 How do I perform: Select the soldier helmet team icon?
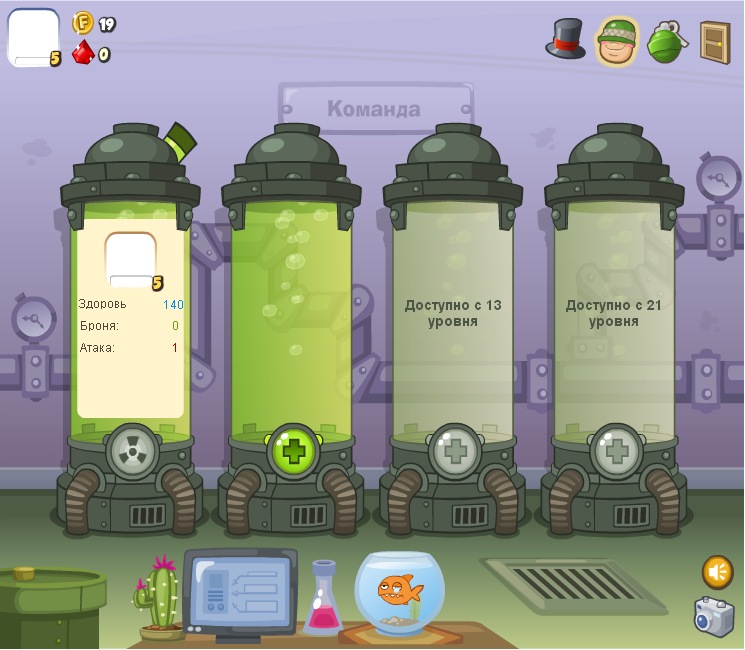coord(616,42)
